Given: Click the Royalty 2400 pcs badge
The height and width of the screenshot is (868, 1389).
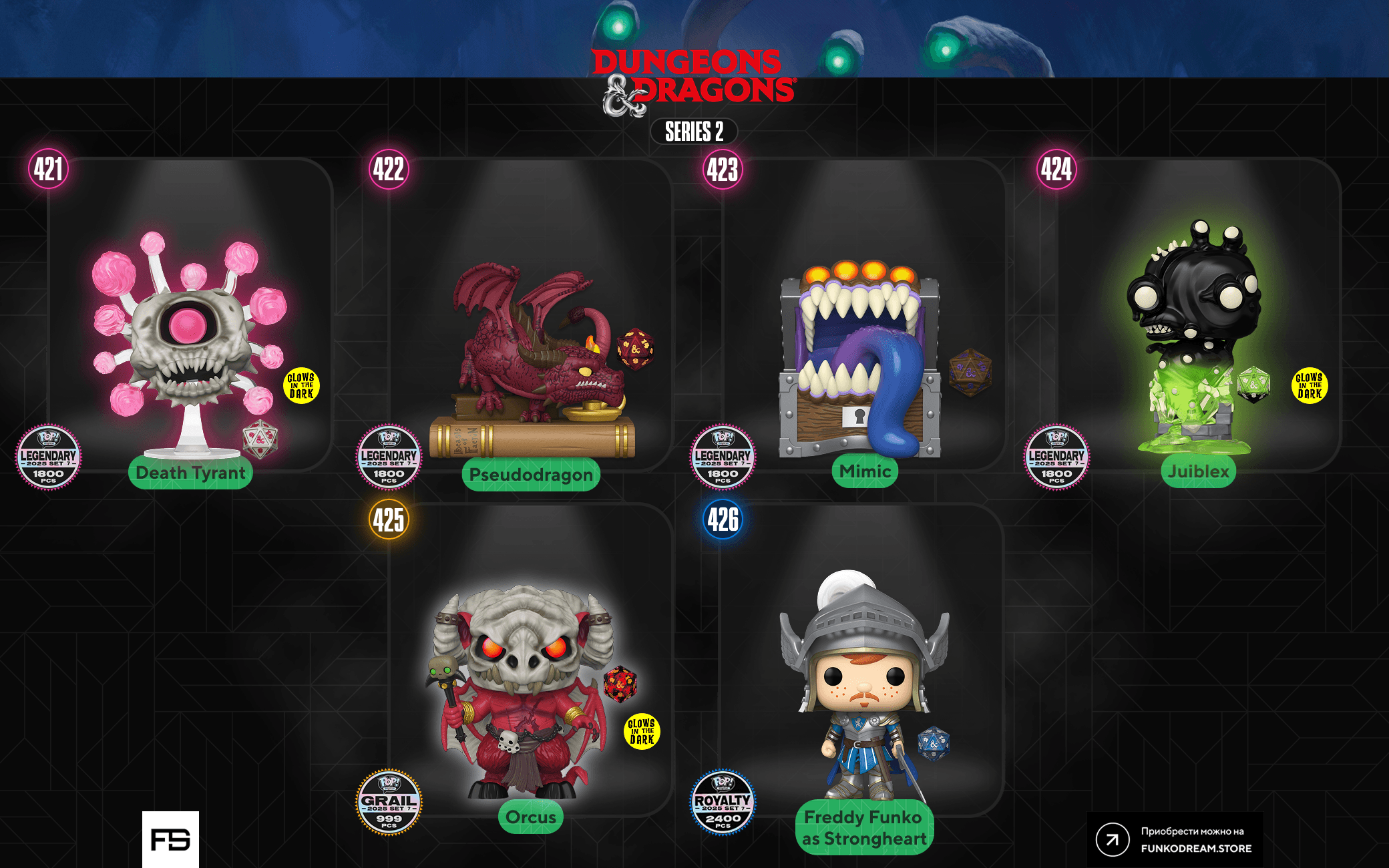Looking at the screenshot, I should tap(723, 803).
